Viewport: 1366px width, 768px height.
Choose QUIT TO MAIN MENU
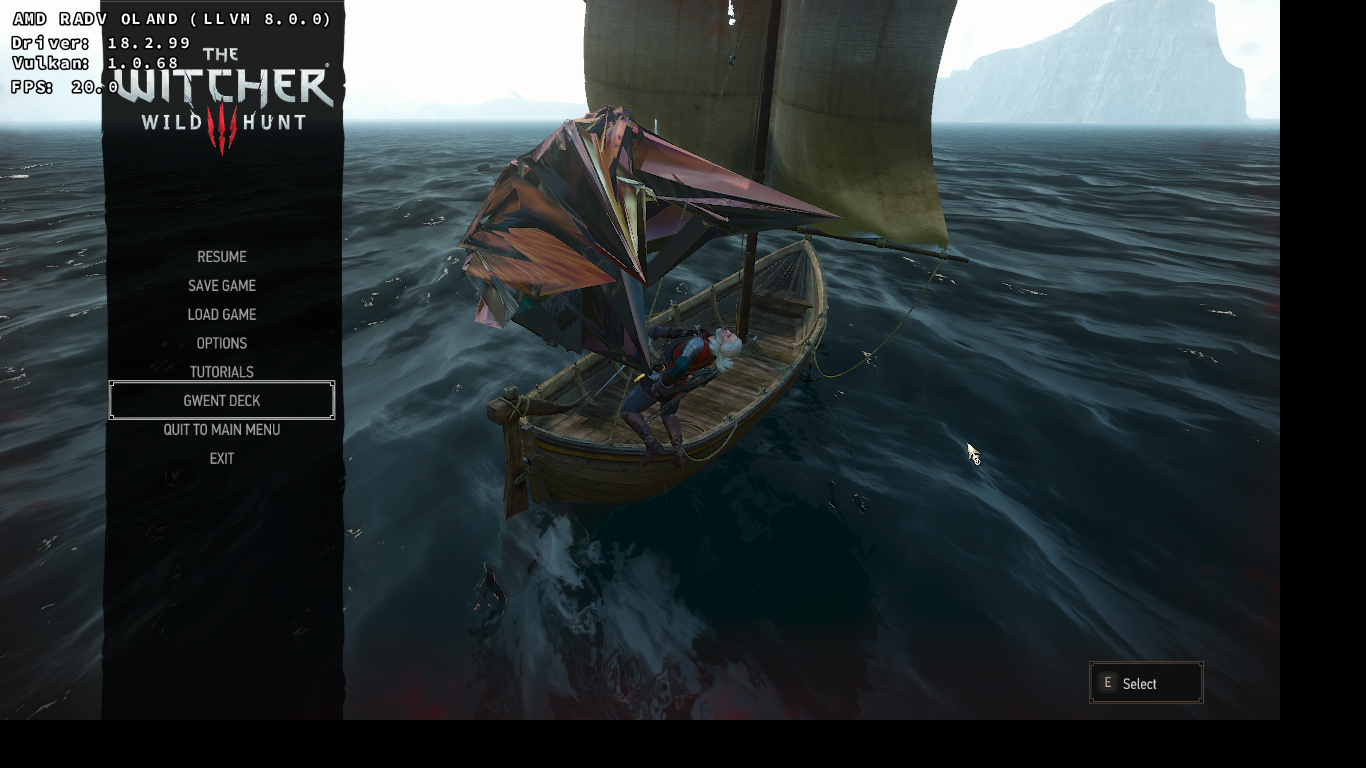click(221, 429)
